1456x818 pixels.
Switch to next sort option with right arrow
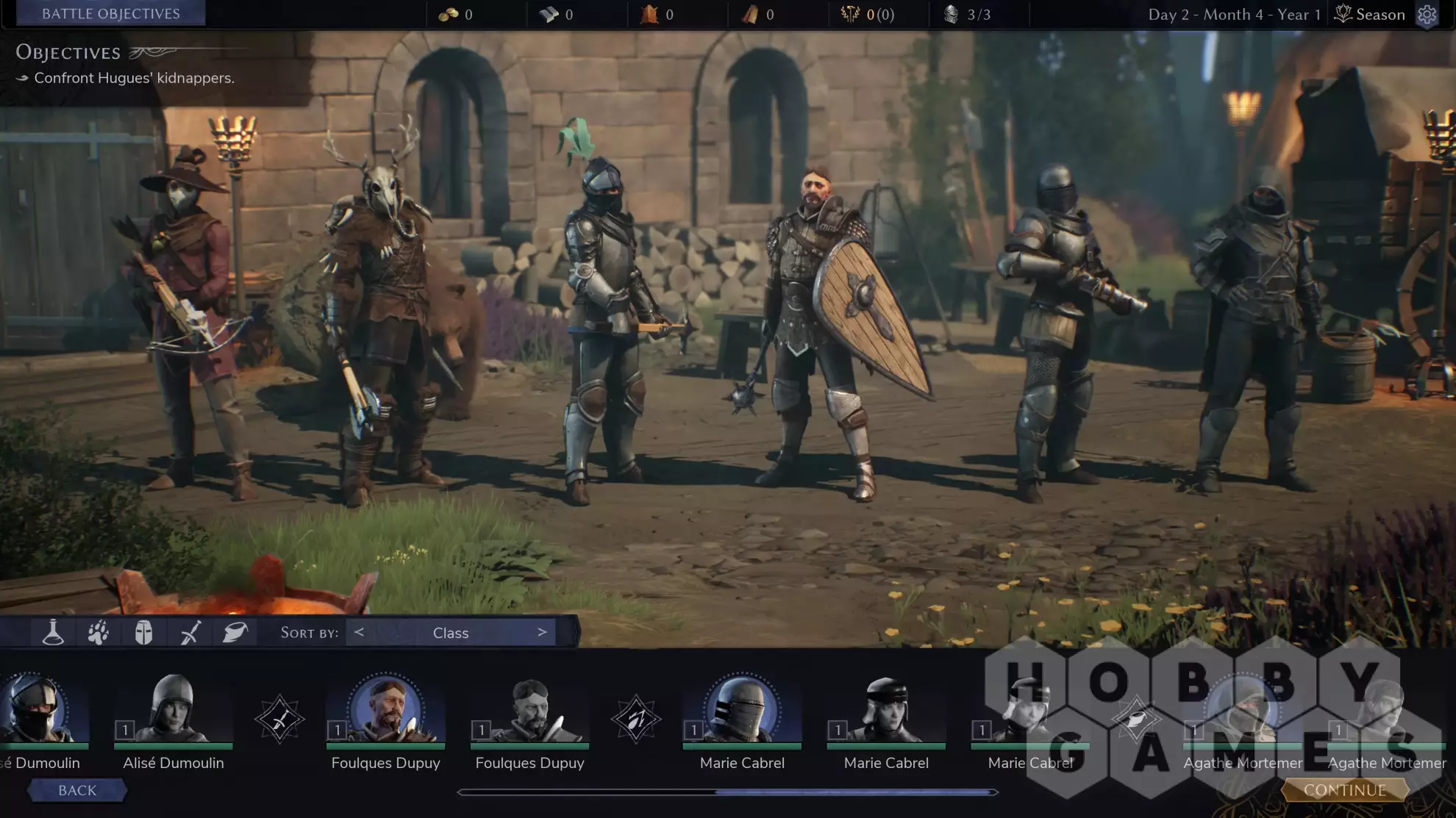pos(542,632)
